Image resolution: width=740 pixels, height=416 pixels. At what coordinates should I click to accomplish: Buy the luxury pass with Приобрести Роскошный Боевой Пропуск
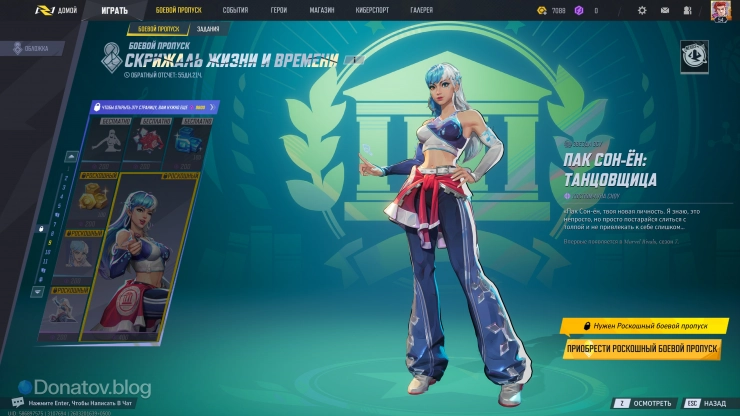(641, 349)
